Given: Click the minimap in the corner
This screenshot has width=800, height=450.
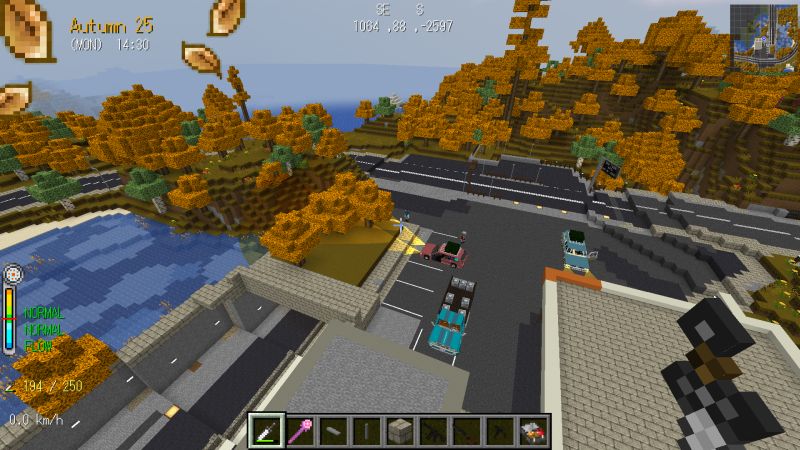Looking at the screenshot, I should pos(763,31).
